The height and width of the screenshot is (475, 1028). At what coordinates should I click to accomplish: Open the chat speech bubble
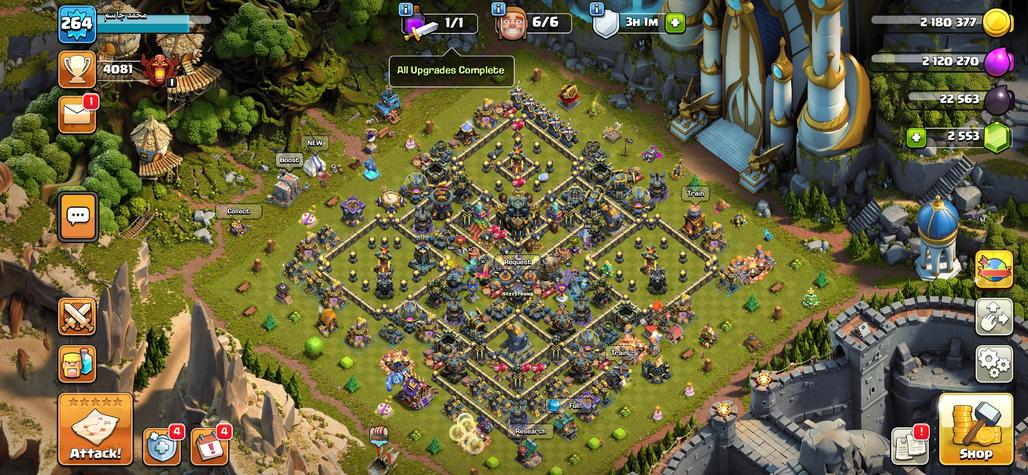(x=78, y=216)
